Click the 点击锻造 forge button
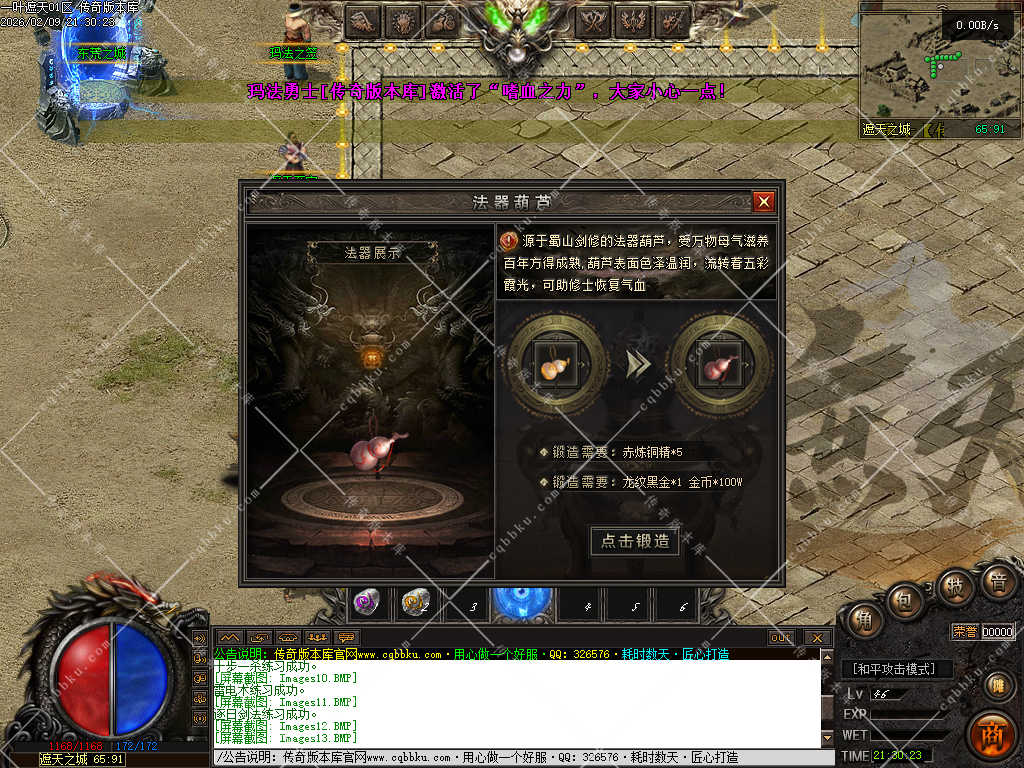This screenshot has width=1024, height=768. pos(635,541)
